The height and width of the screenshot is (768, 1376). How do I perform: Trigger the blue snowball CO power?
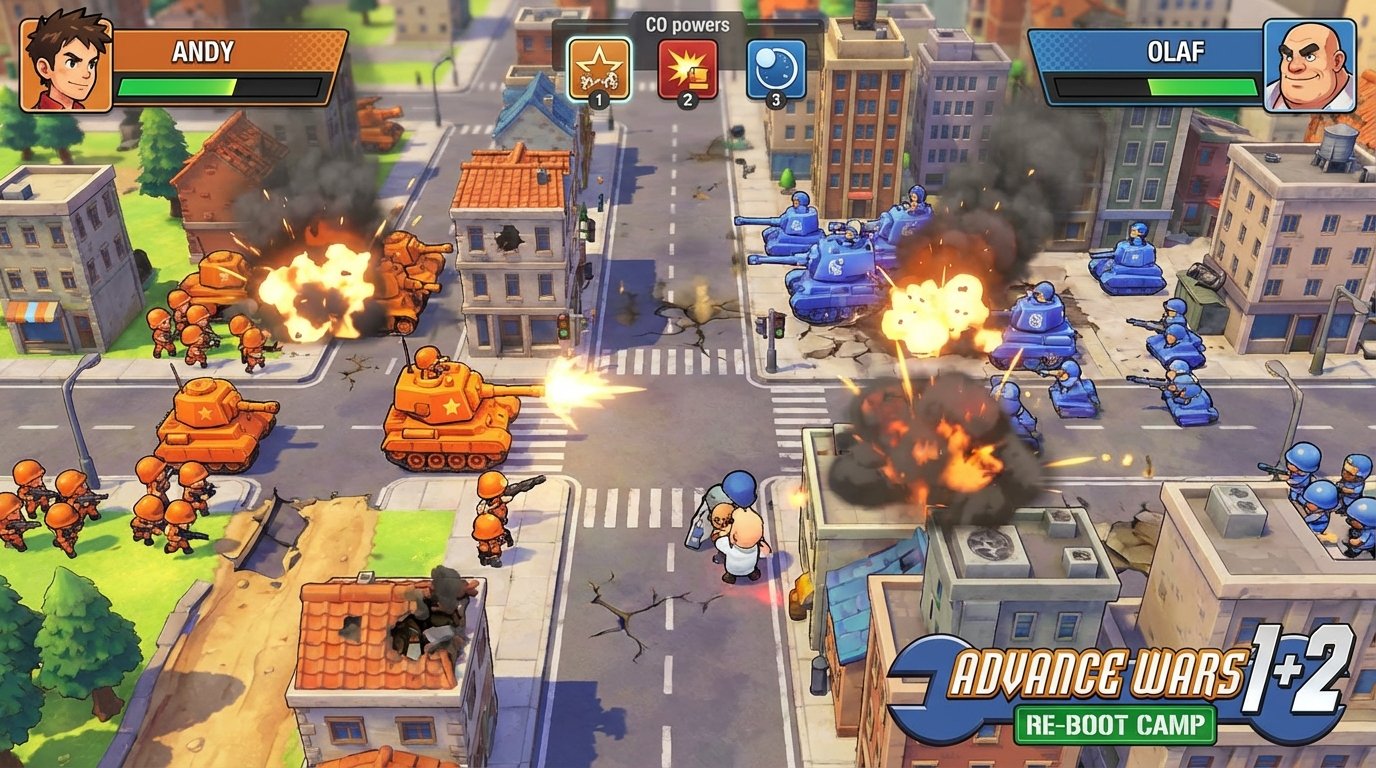tap(776, 68)
